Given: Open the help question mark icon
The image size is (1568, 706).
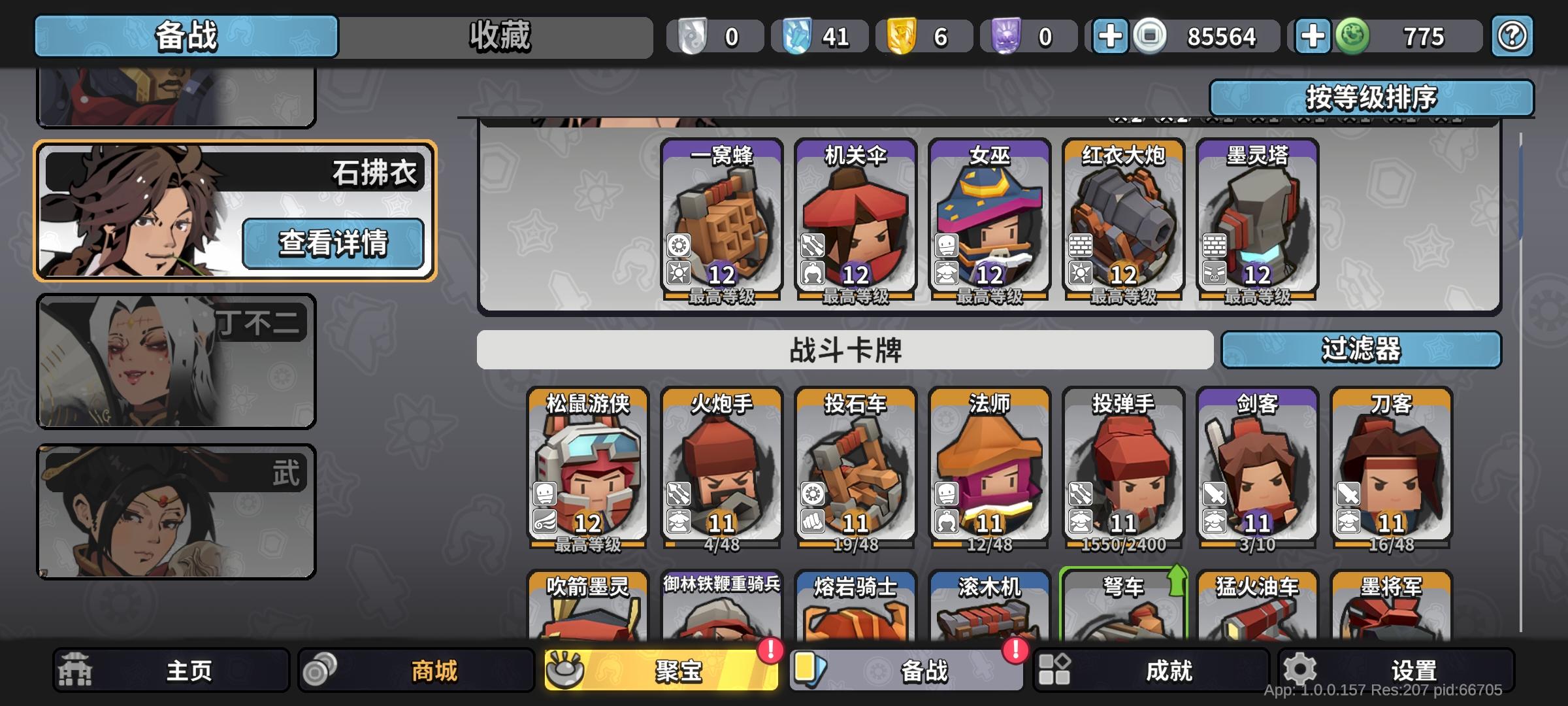Looking at the screenshot, I should (x=1511, y=37).
